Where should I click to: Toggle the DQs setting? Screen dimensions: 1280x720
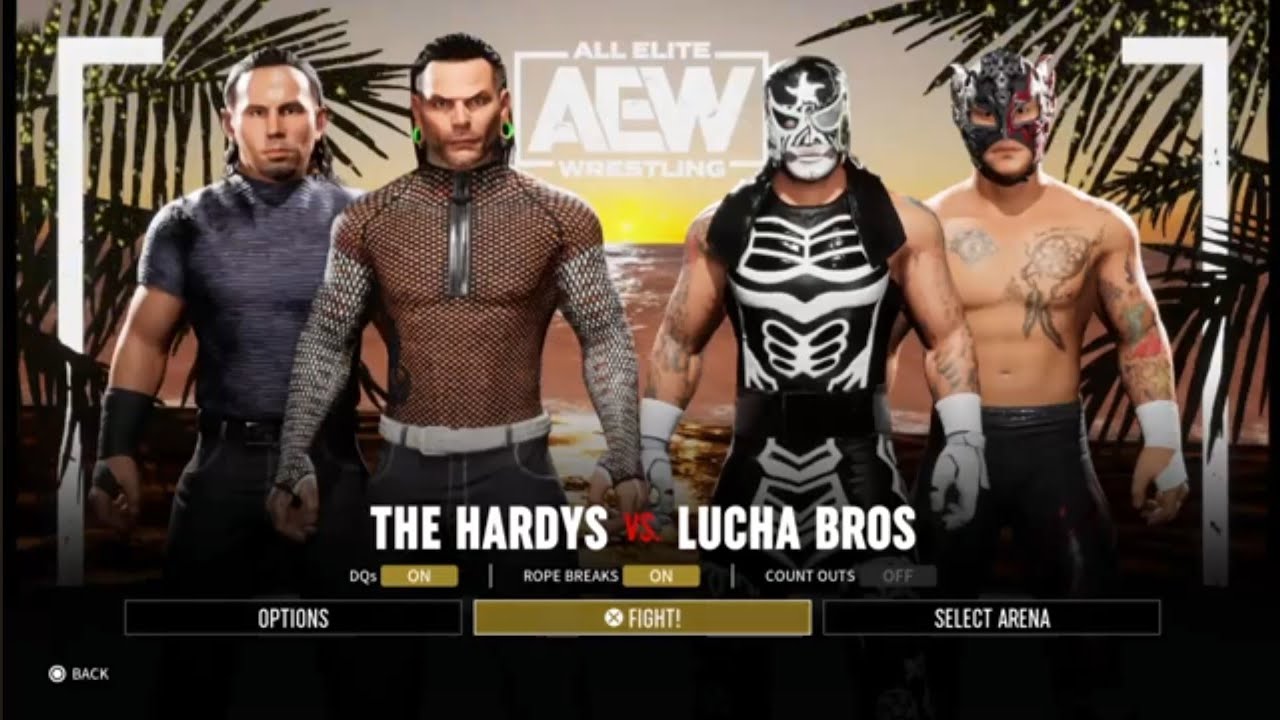coord(419,576)
